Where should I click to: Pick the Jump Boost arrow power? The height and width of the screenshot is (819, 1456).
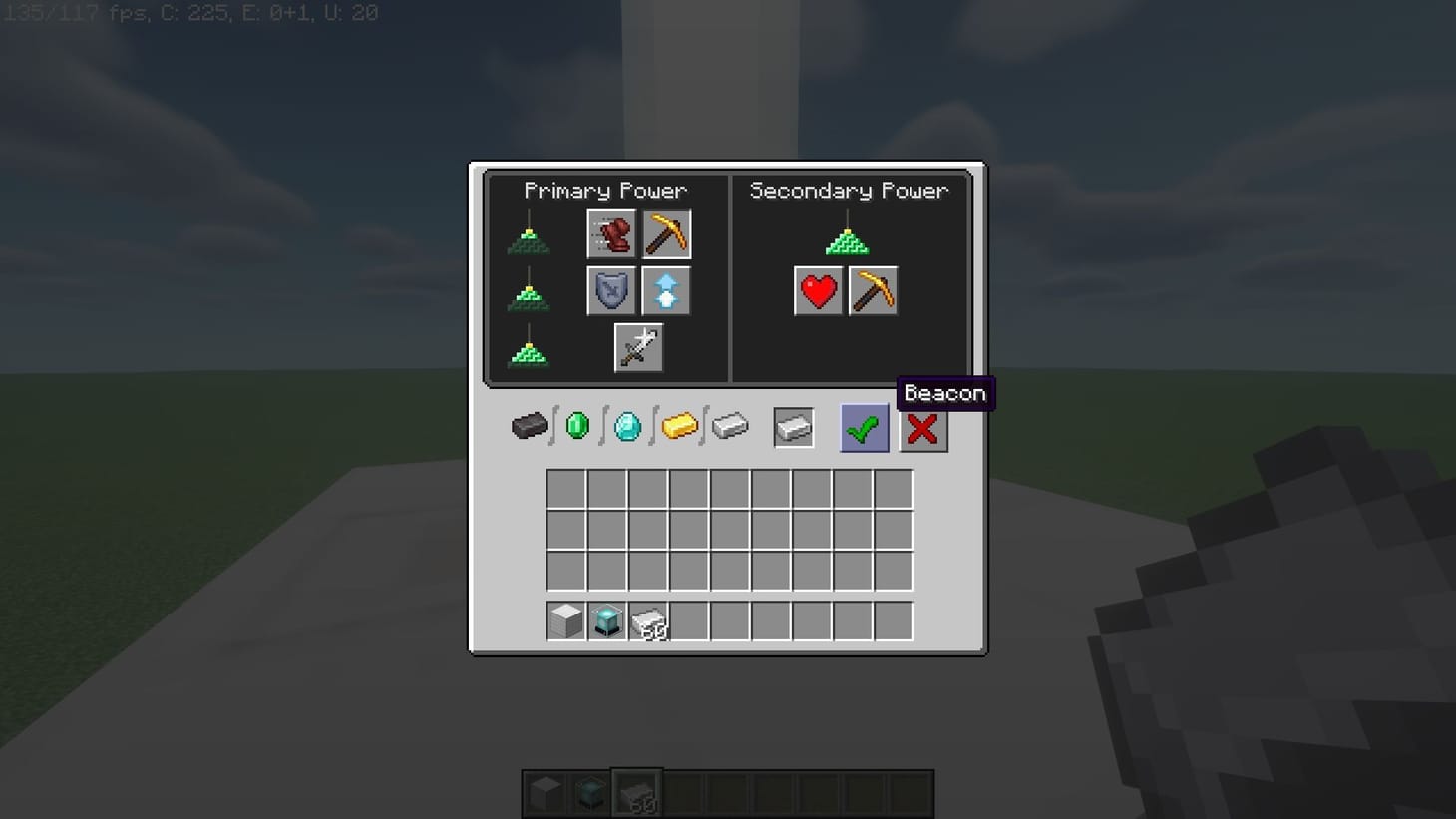click(666, 290)
